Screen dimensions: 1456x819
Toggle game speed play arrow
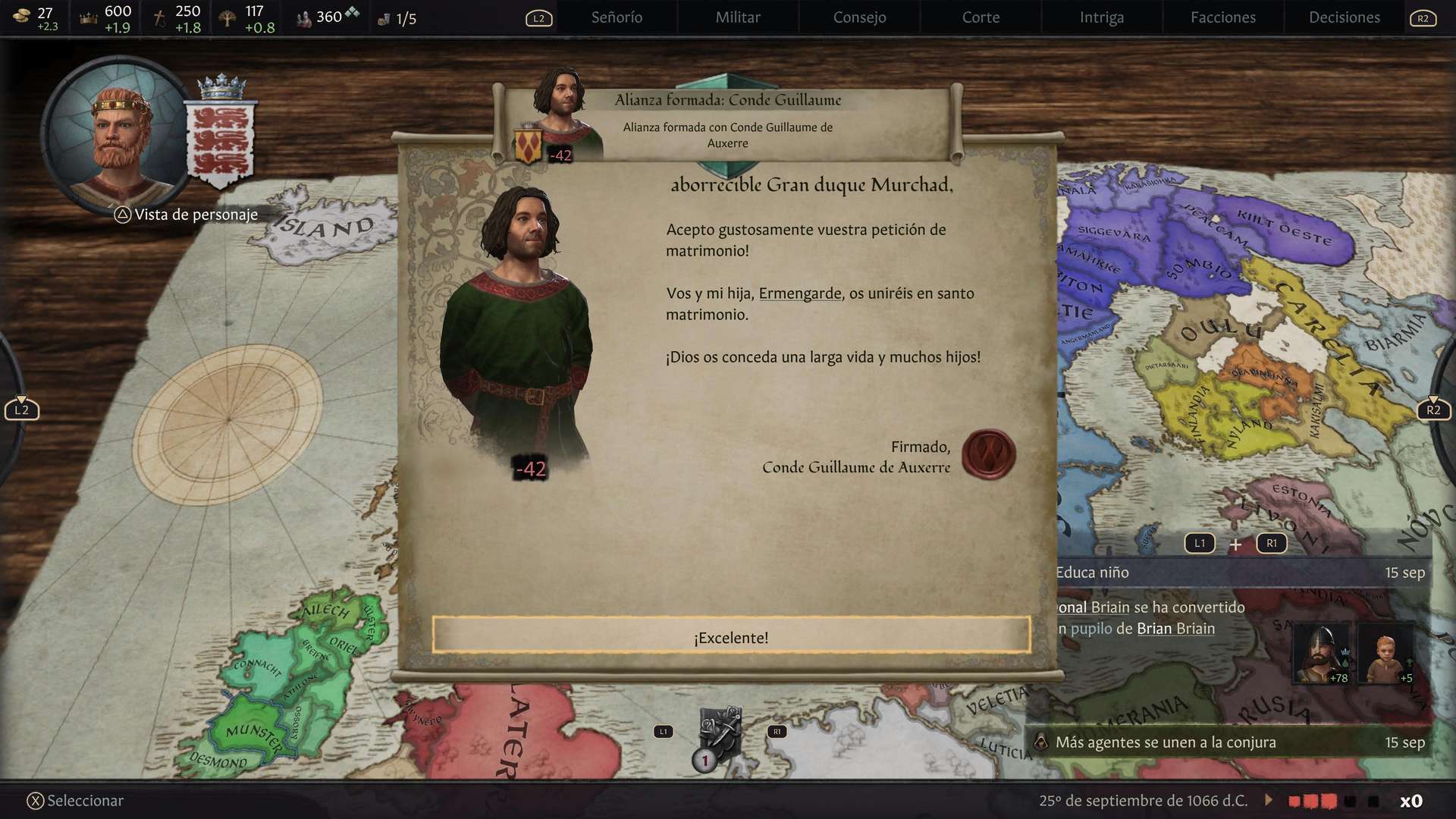click(x=1269, y=800)
